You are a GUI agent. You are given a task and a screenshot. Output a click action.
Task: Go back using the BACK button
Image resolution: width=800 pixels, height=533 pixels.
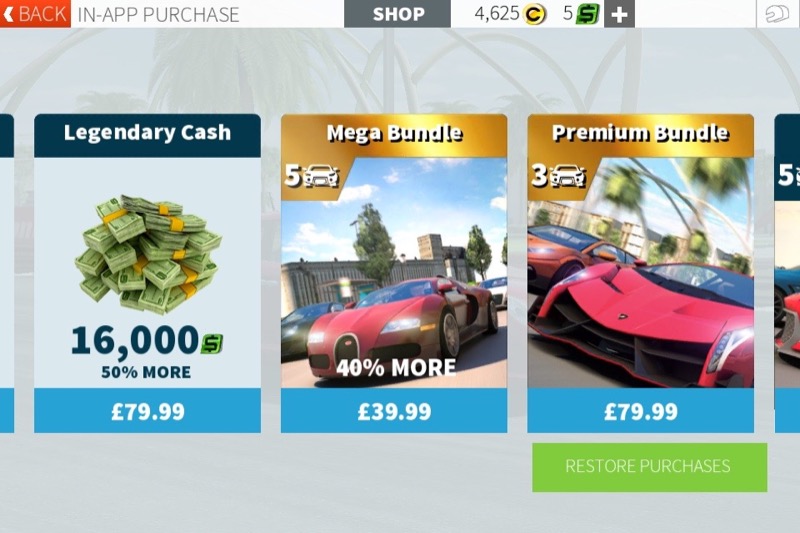(35, 14)
